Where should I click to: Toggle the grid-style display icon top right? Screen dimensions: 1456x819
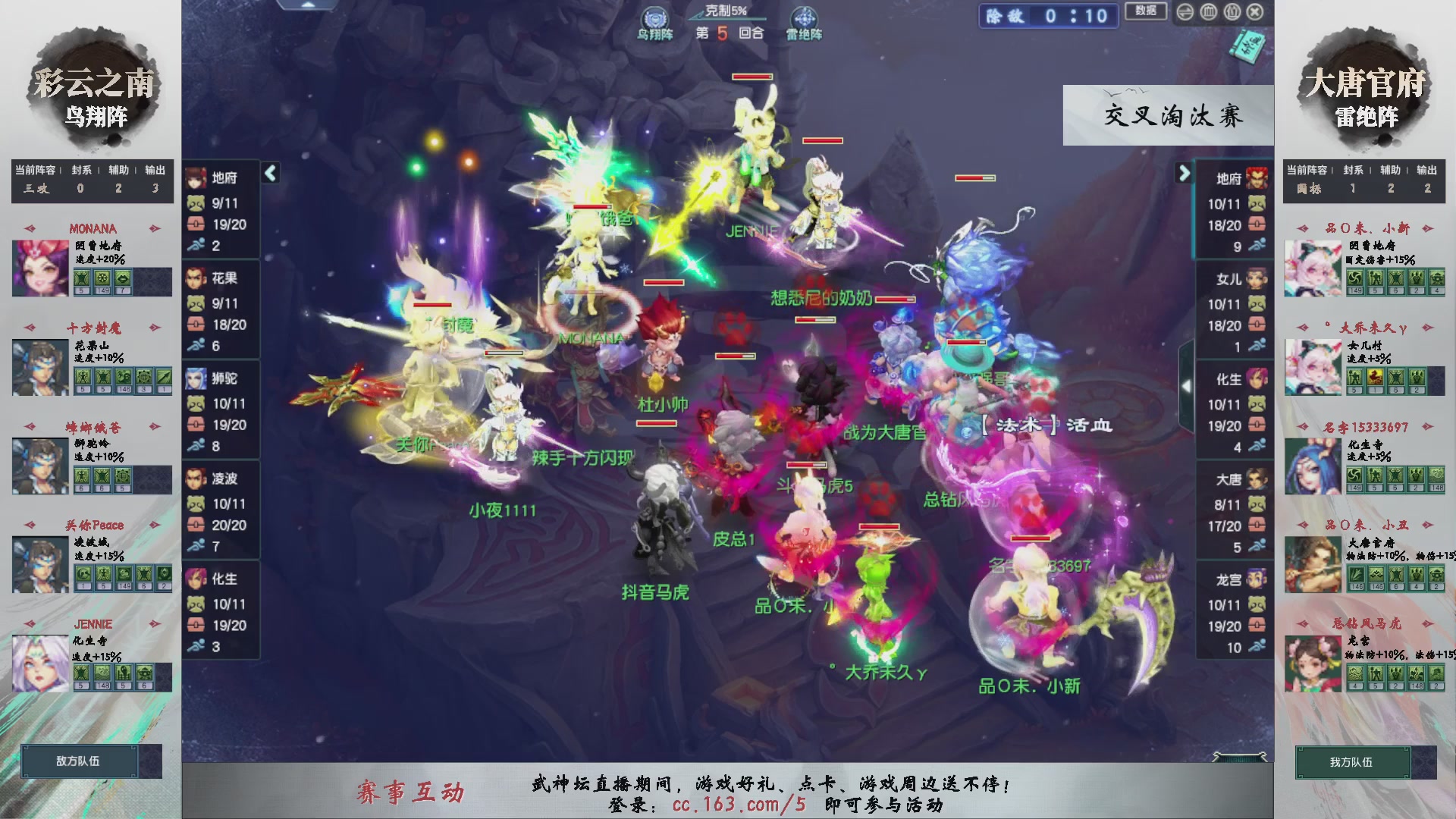[x=1210, y=12]
